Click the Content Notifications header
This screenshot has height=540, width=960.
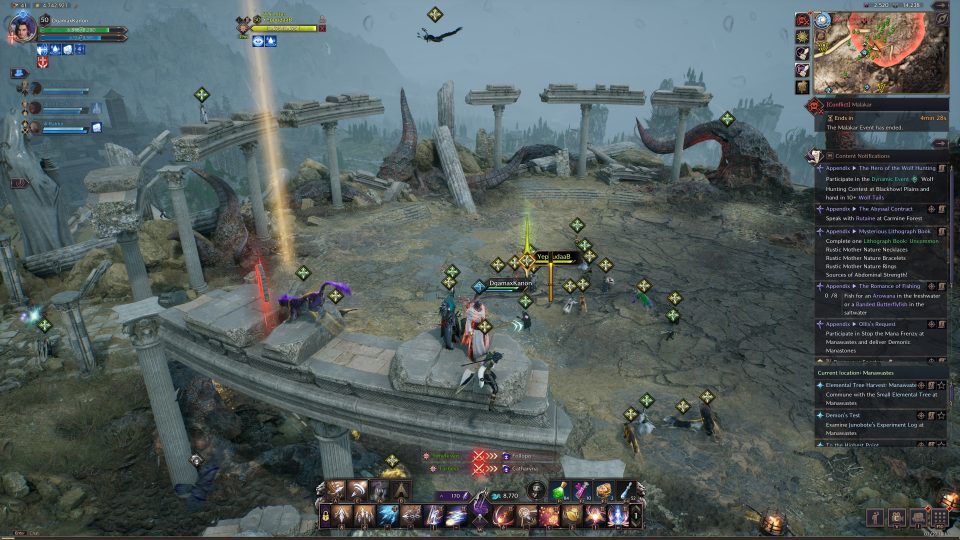click(859, 156)
